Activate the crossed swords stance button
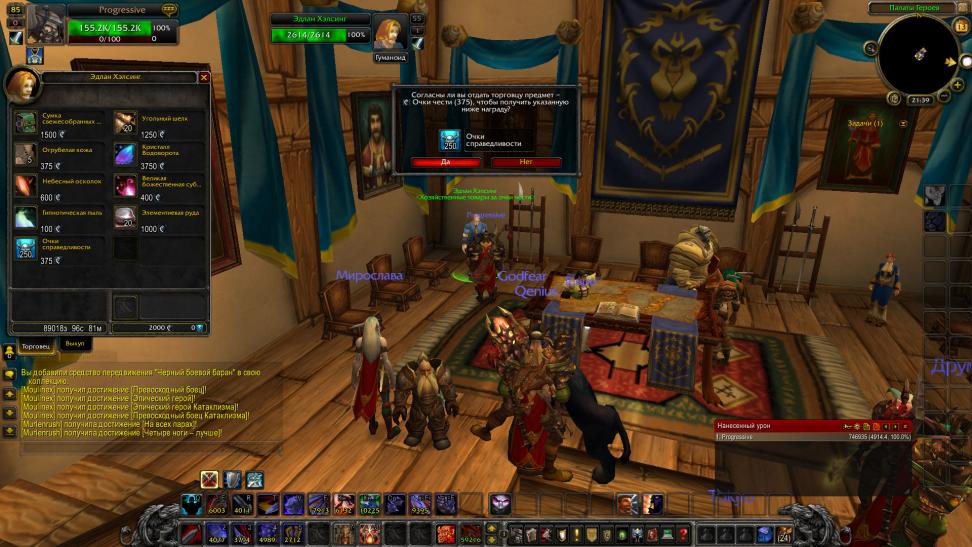The width and height of the screenshot is (972, 547). [209, 479]
